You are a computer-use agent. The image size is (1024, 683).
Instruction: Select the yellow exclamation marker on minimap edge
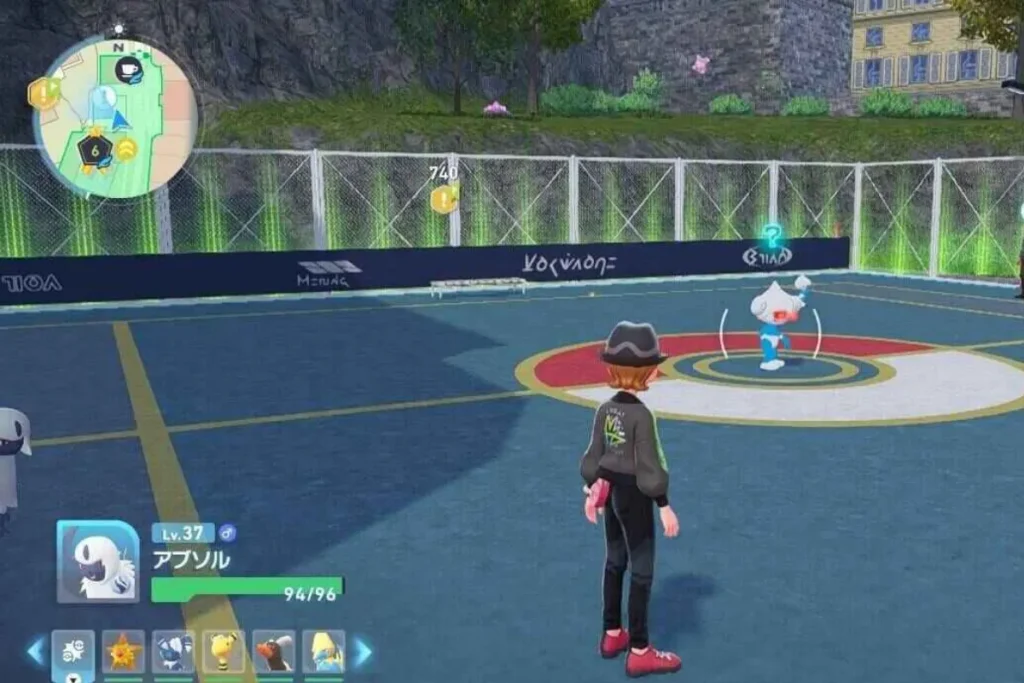tap(43, 93)
